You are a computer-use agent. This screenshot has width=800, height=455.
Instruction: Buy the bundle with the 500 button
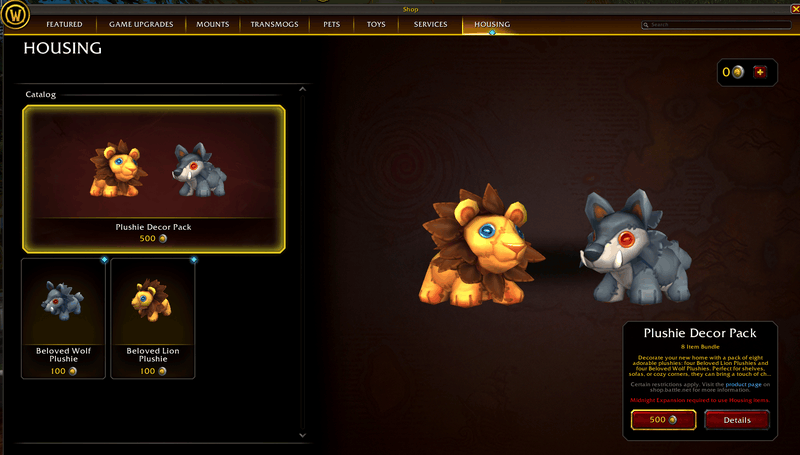coord(663,420)
